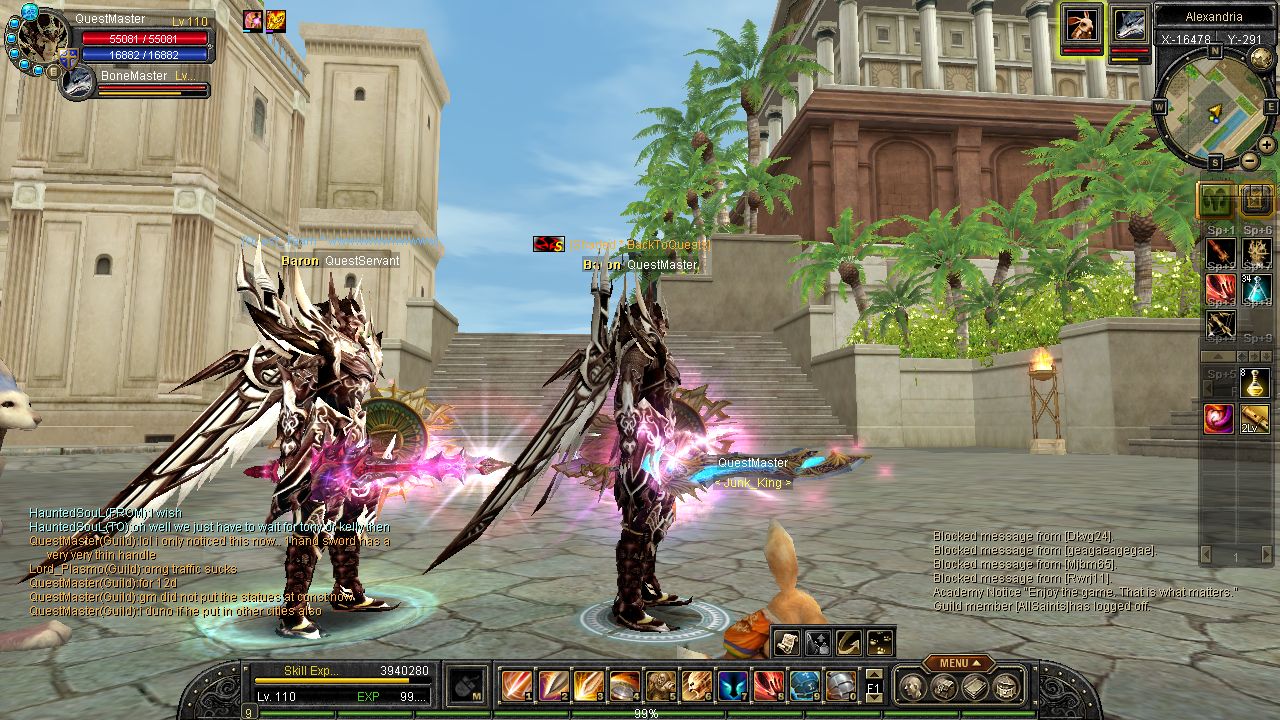The width and height of the screenshot is (1280, 720).
Task: Open the scroll icon above the hotbar
Action: coord(786,642)
